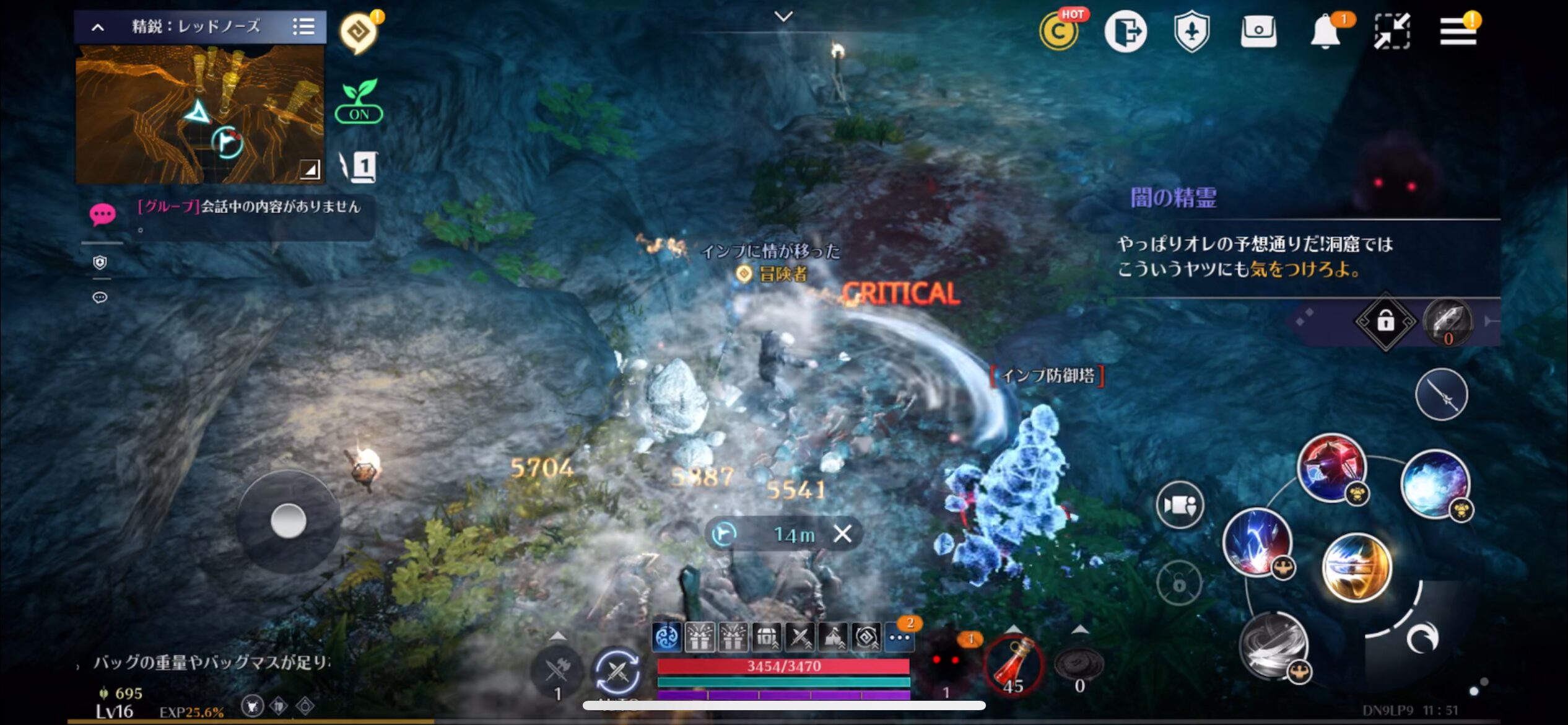The image size is (1568, 725).
Task: Open the HOT coin shop icon
Action: pyautogui.click(x=1059, y=31)
